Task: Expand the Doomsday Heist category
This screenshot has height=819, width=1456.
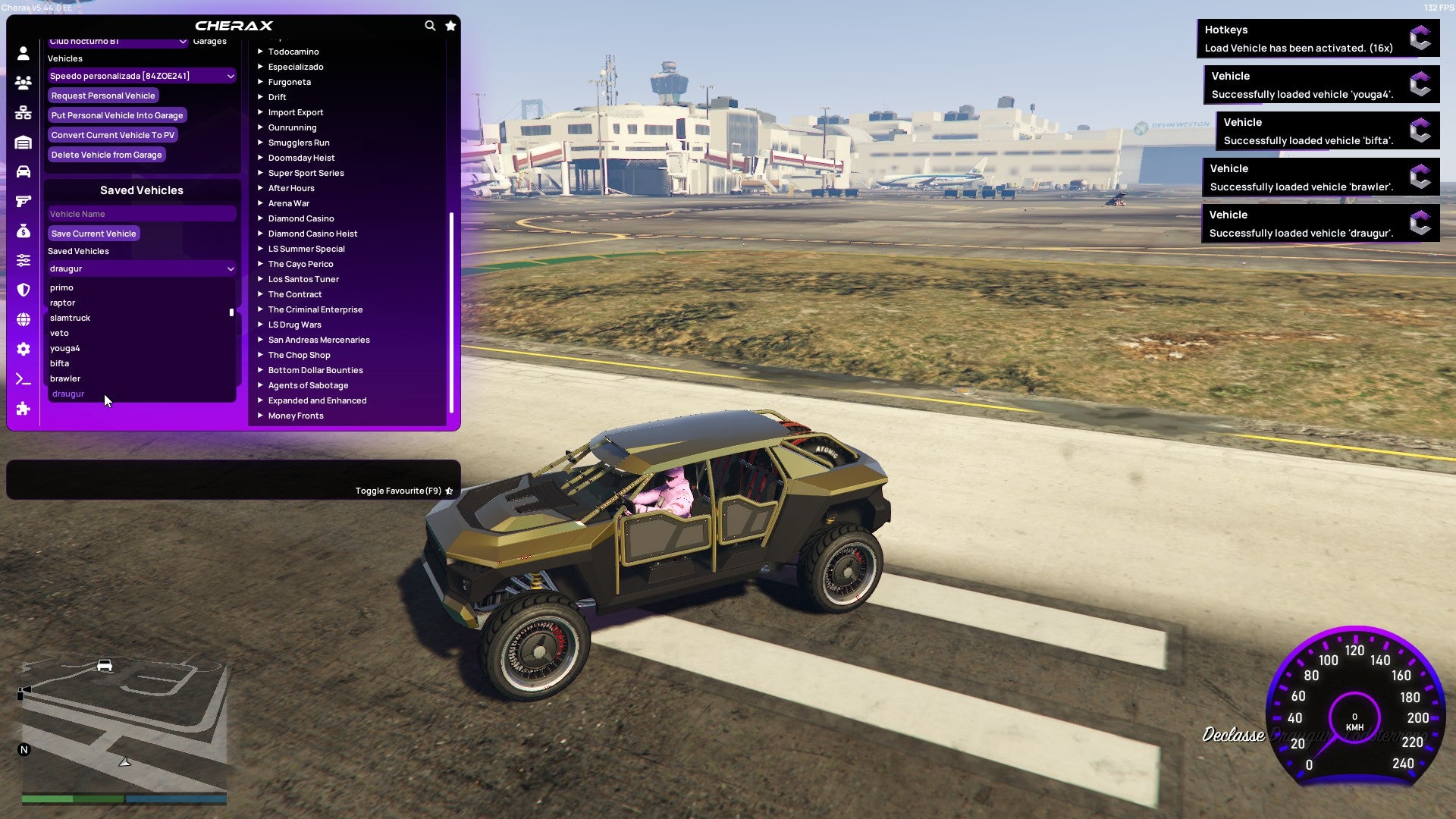Action: pyautogui.click(x=300, y=158)
